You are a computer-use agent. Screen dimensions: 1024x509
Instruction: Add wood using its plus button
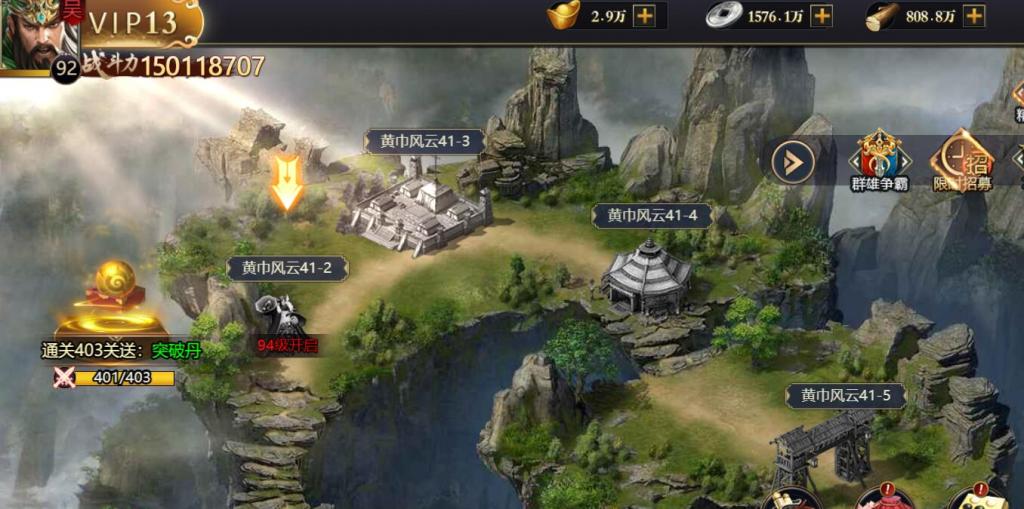tap(974, 16)
